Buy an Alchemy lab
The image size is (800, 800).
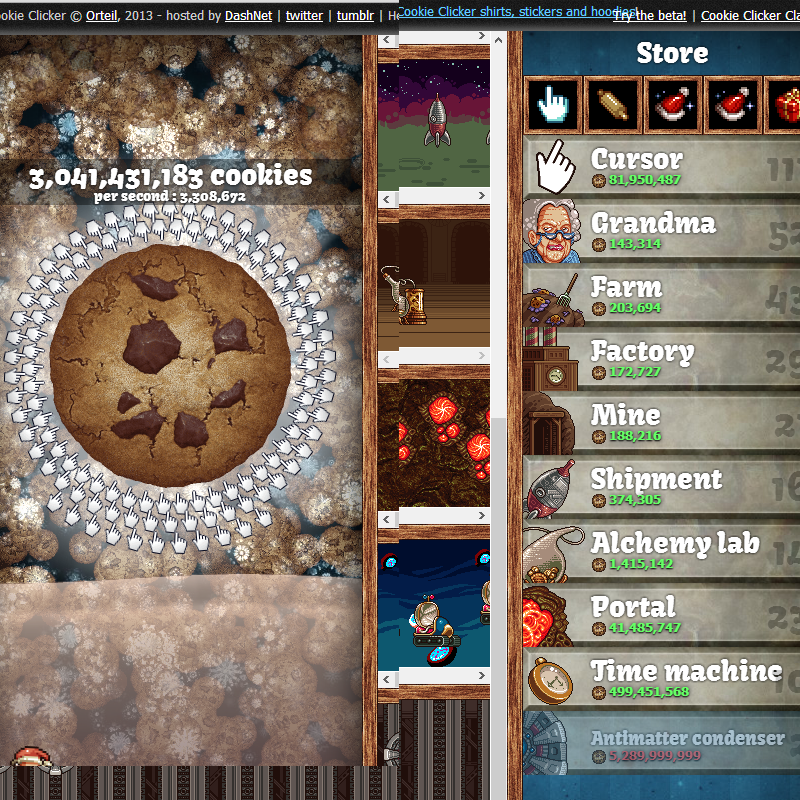click(660, 551)
